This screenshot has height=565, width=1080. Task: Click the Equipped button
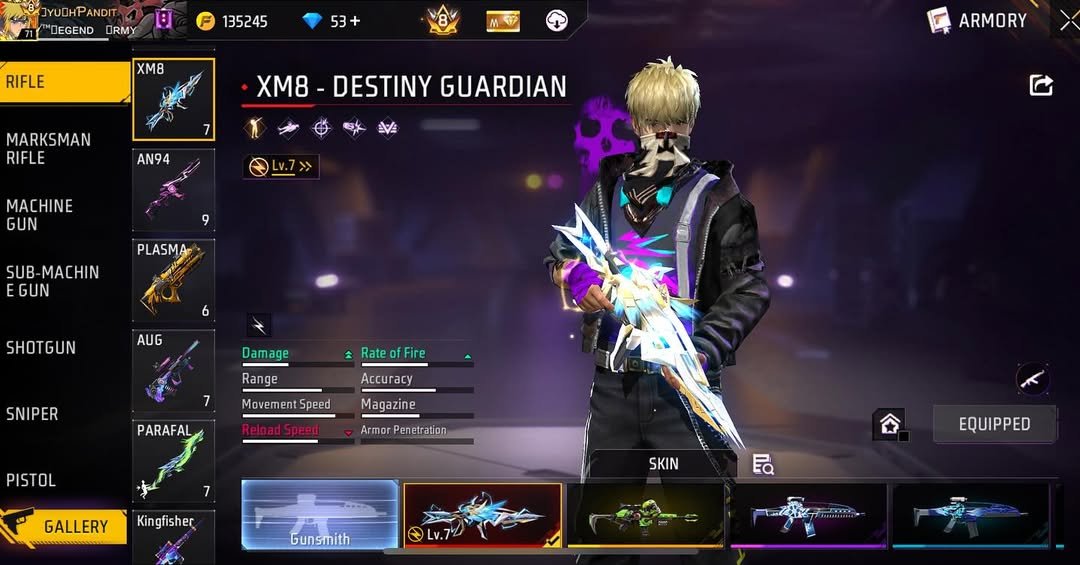pyautogui.click(x=994, y=424)
